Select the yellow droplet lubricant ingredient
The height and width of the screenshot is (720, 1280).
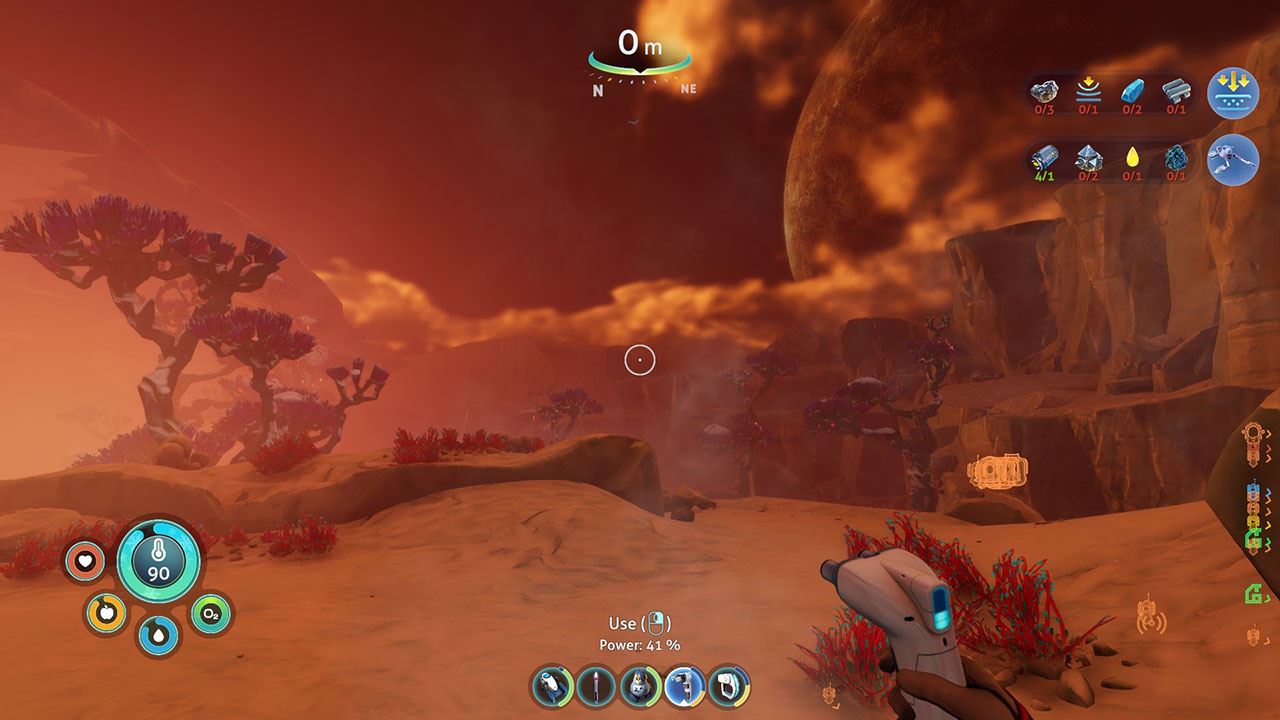1132,158
